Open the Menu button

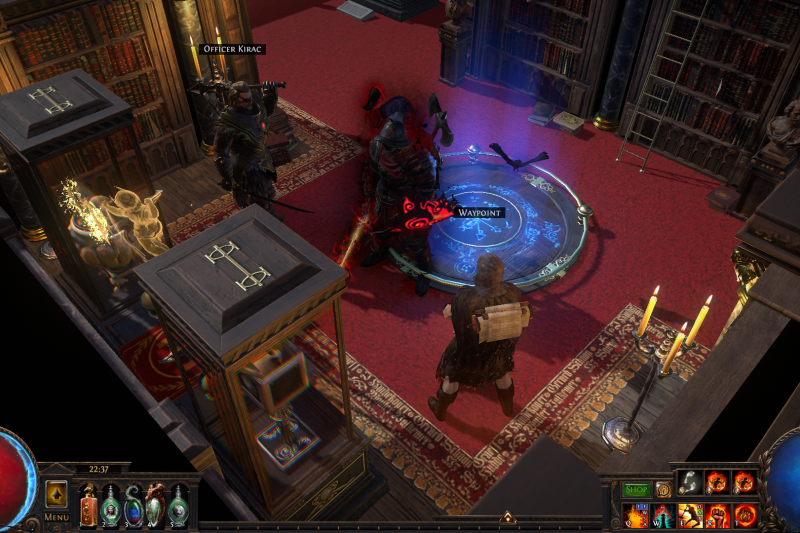(x=56, y=517)
